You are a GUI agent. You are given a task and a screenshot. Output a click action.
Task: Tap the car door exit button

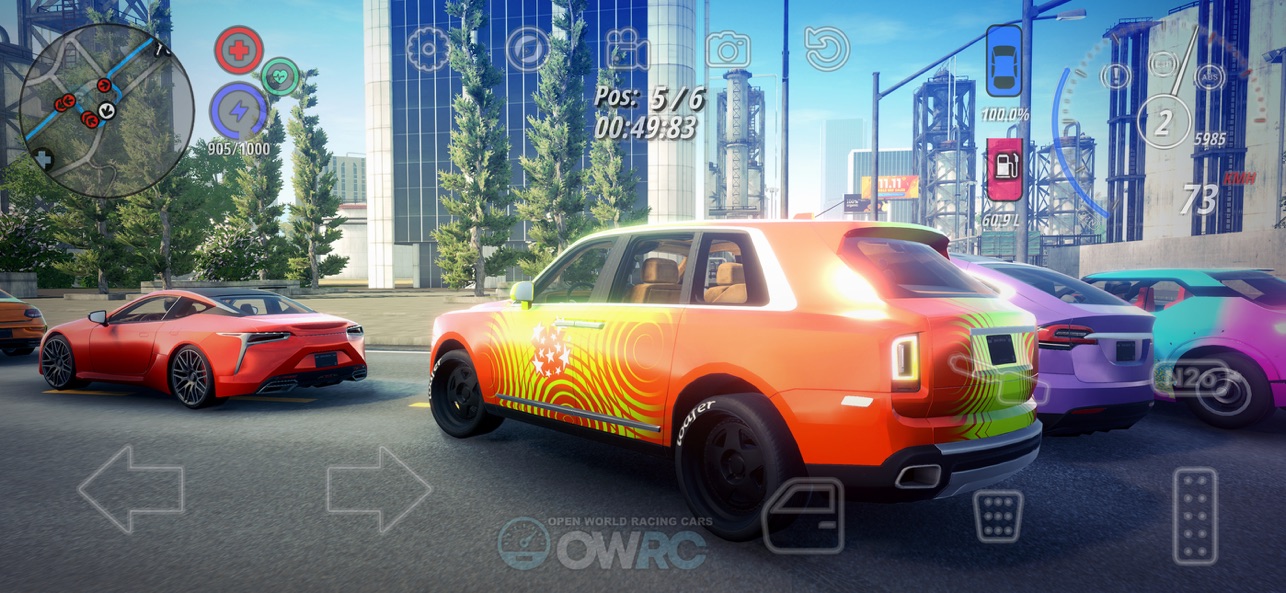click(x=803, y=515)
